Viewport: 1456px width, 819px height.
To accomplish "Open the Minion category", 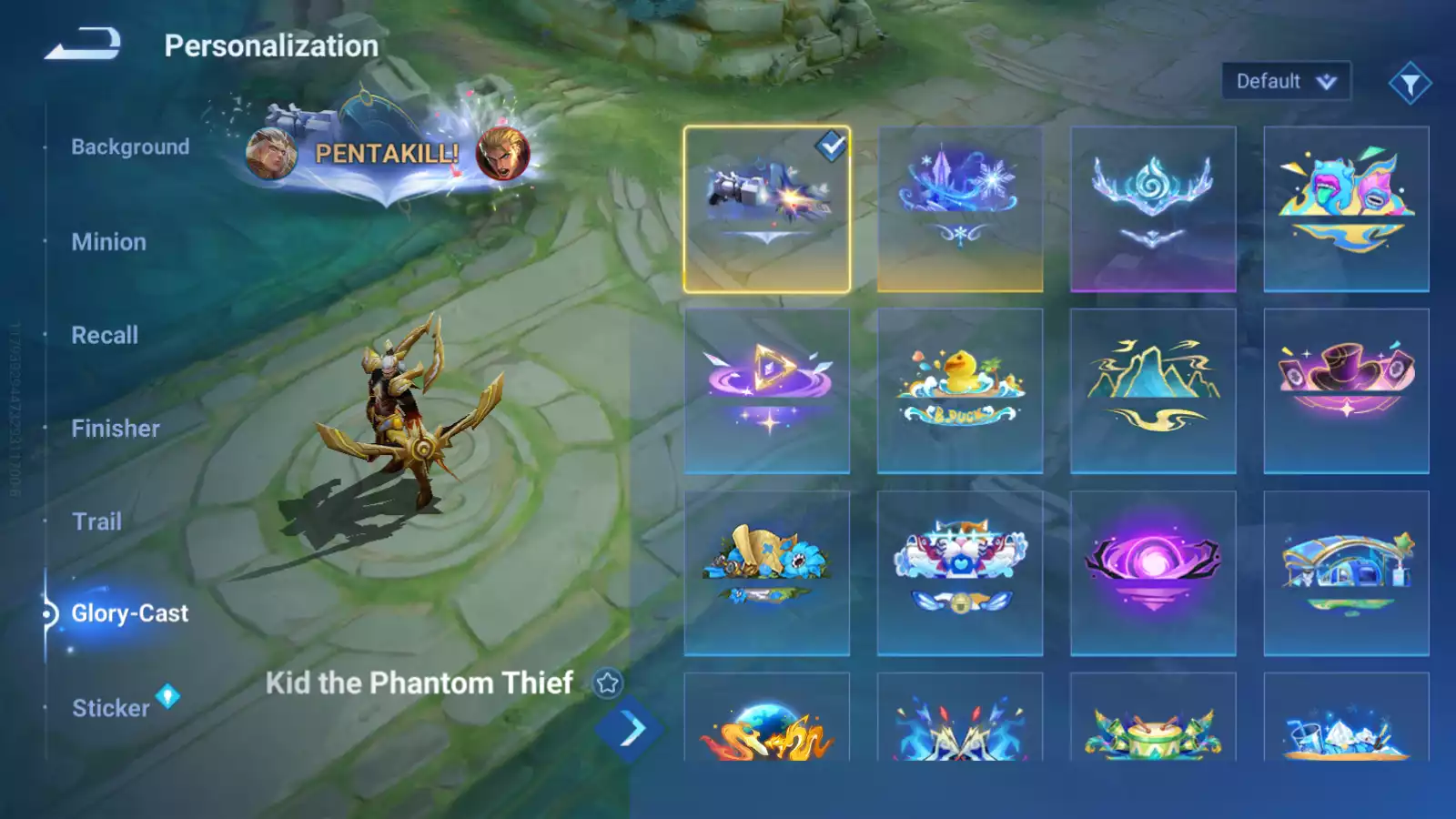I will [x=108, y=242].
